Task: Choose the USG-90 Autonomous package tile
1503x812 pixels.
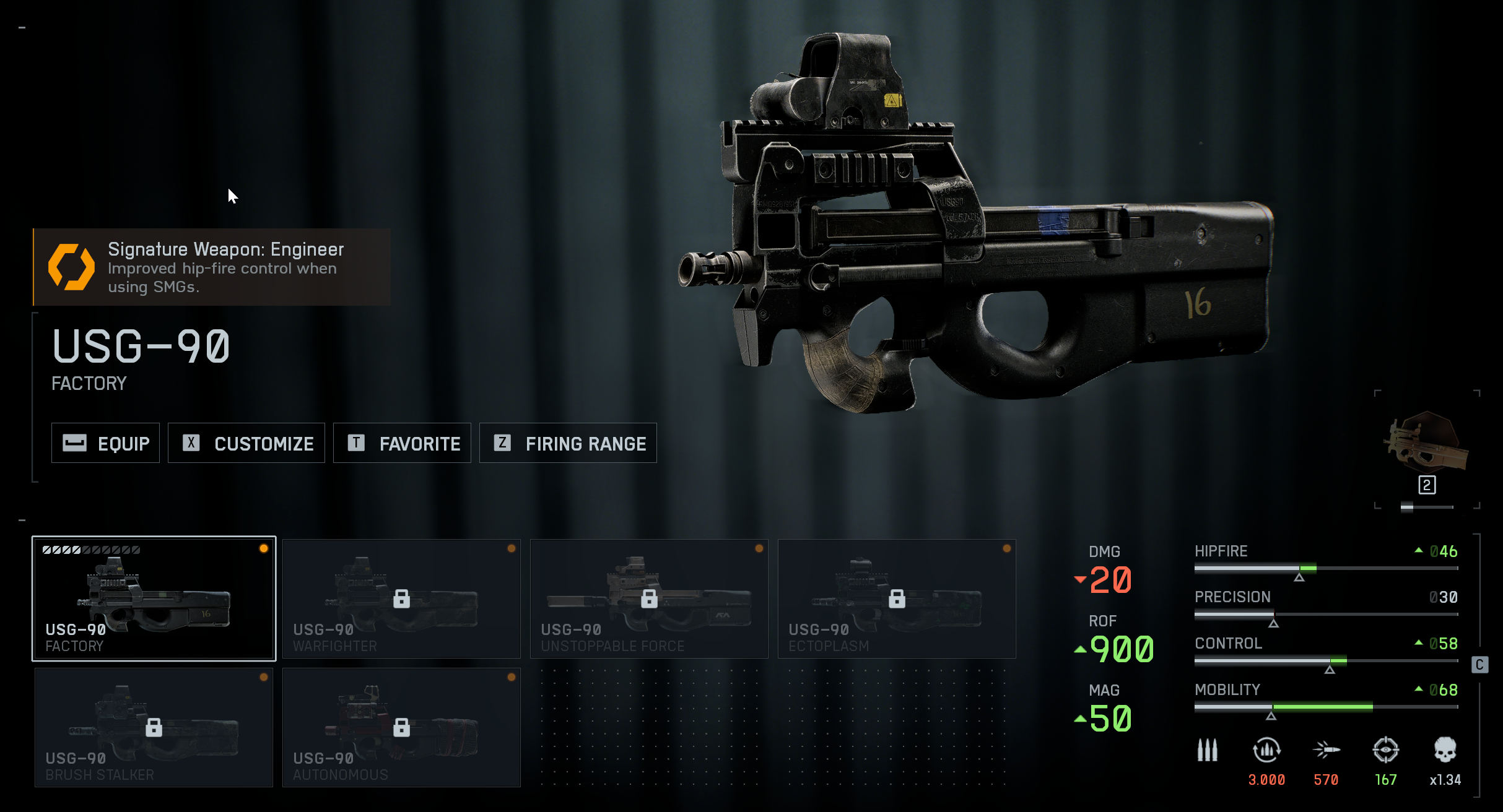Action: pos(401,727)
